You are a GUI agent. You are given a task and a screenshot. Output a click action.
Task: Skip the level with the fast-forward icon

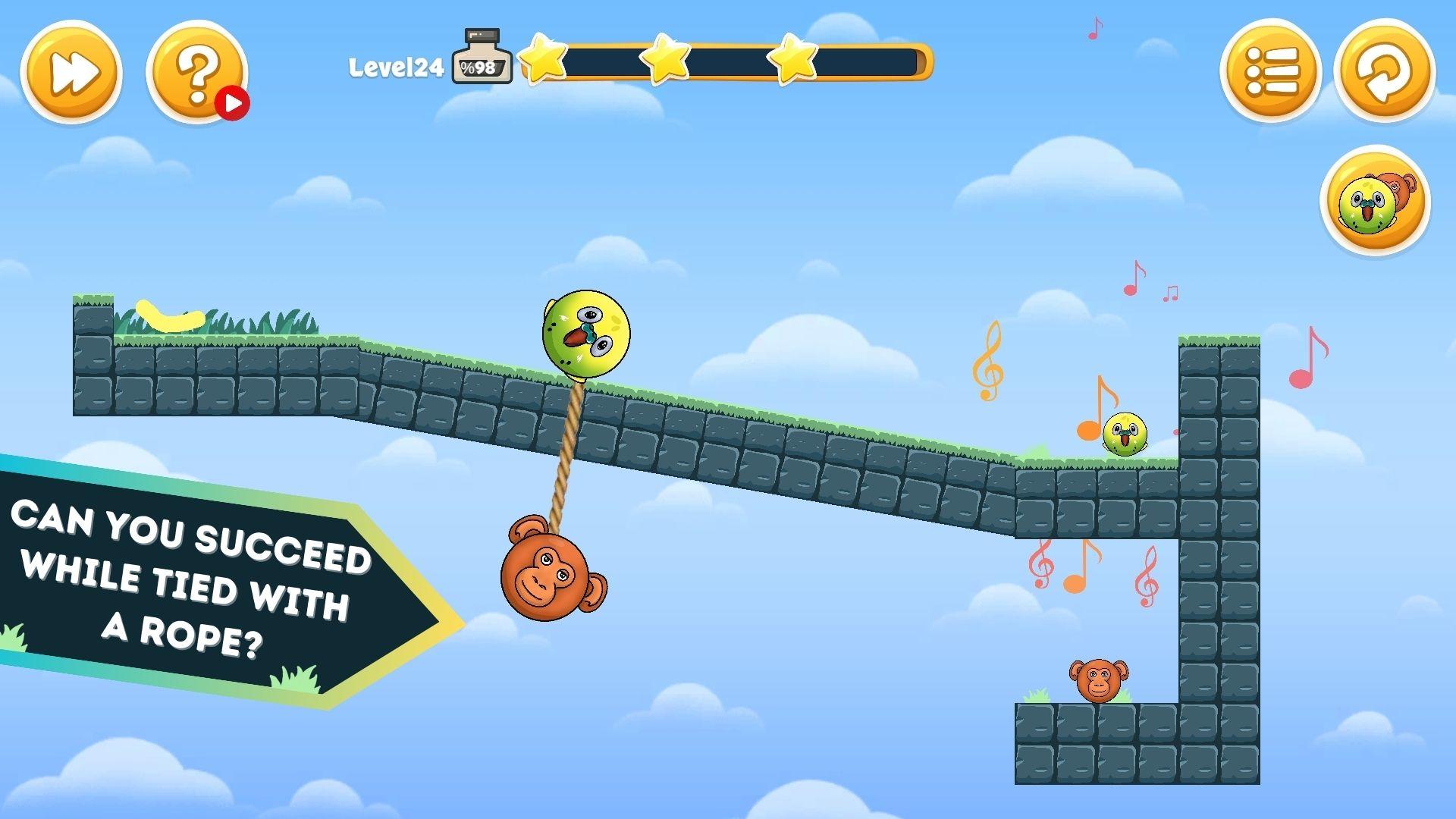(x=74, y=72)
